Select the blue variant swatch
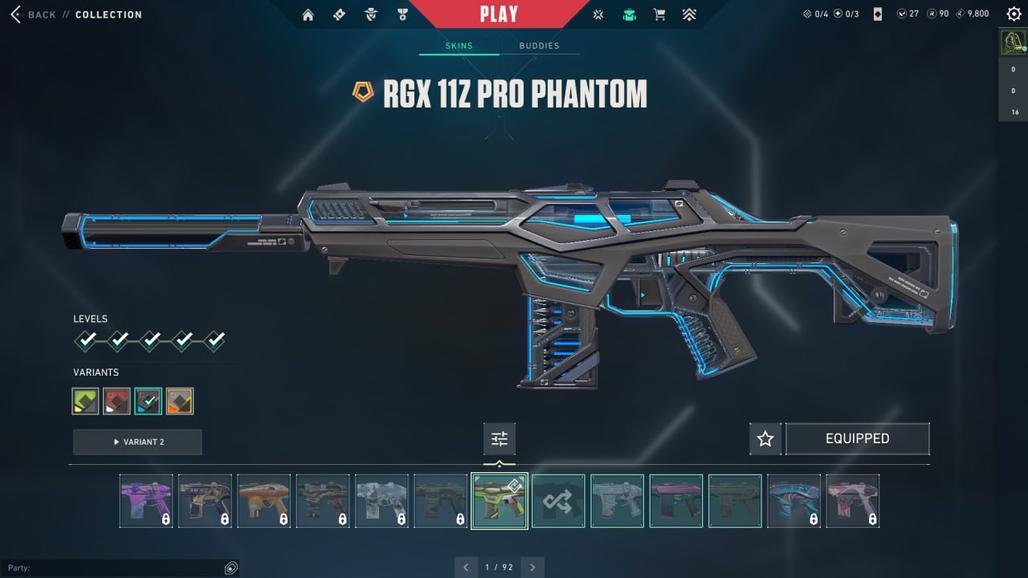The height and width of the screenshot is (578, 1028). pyautogui.click(x=148, y=401)
